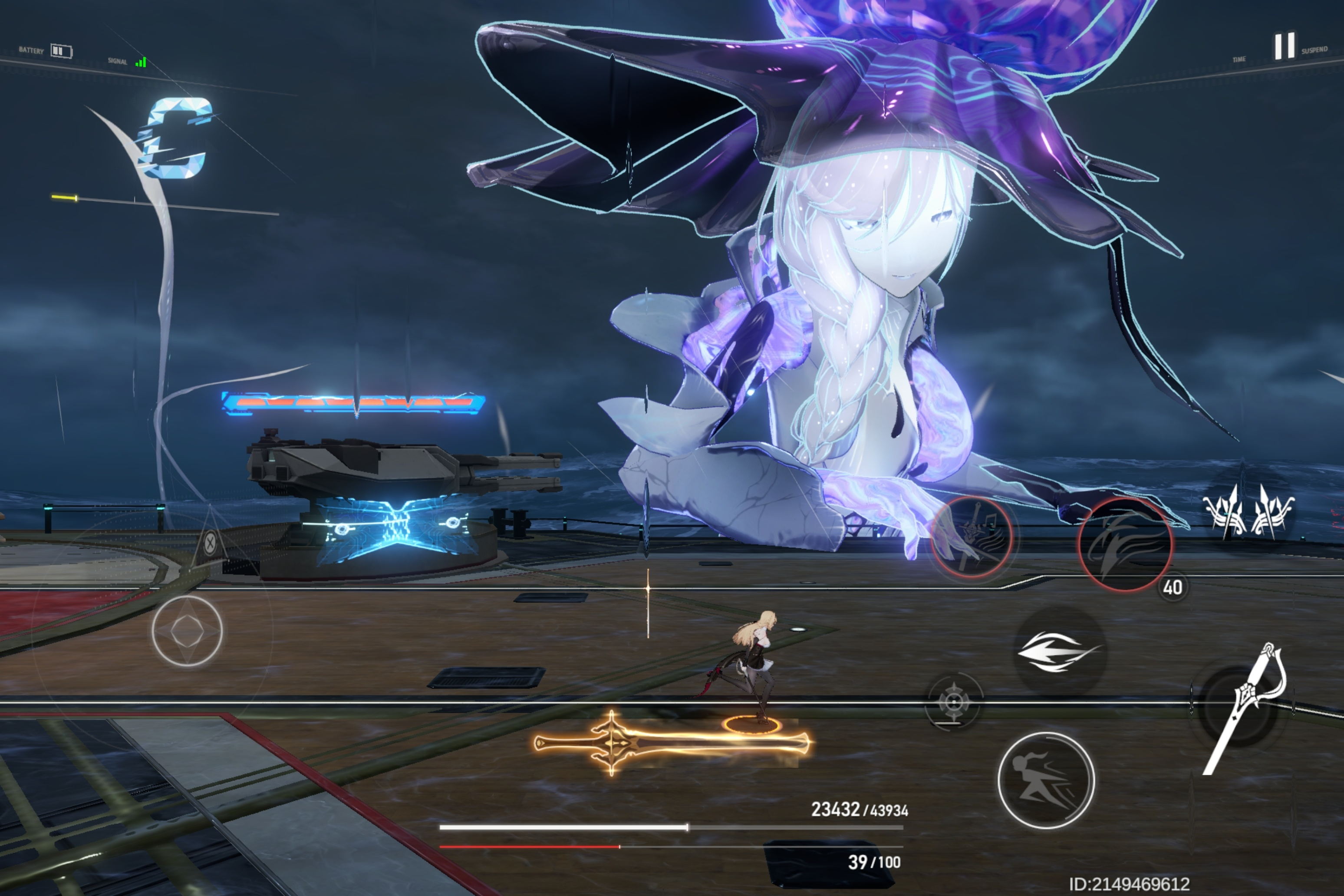The image size is (1344, 896).
Task: Trigger the red-ringed skill marked 40
Action: tap(1125, 544)
